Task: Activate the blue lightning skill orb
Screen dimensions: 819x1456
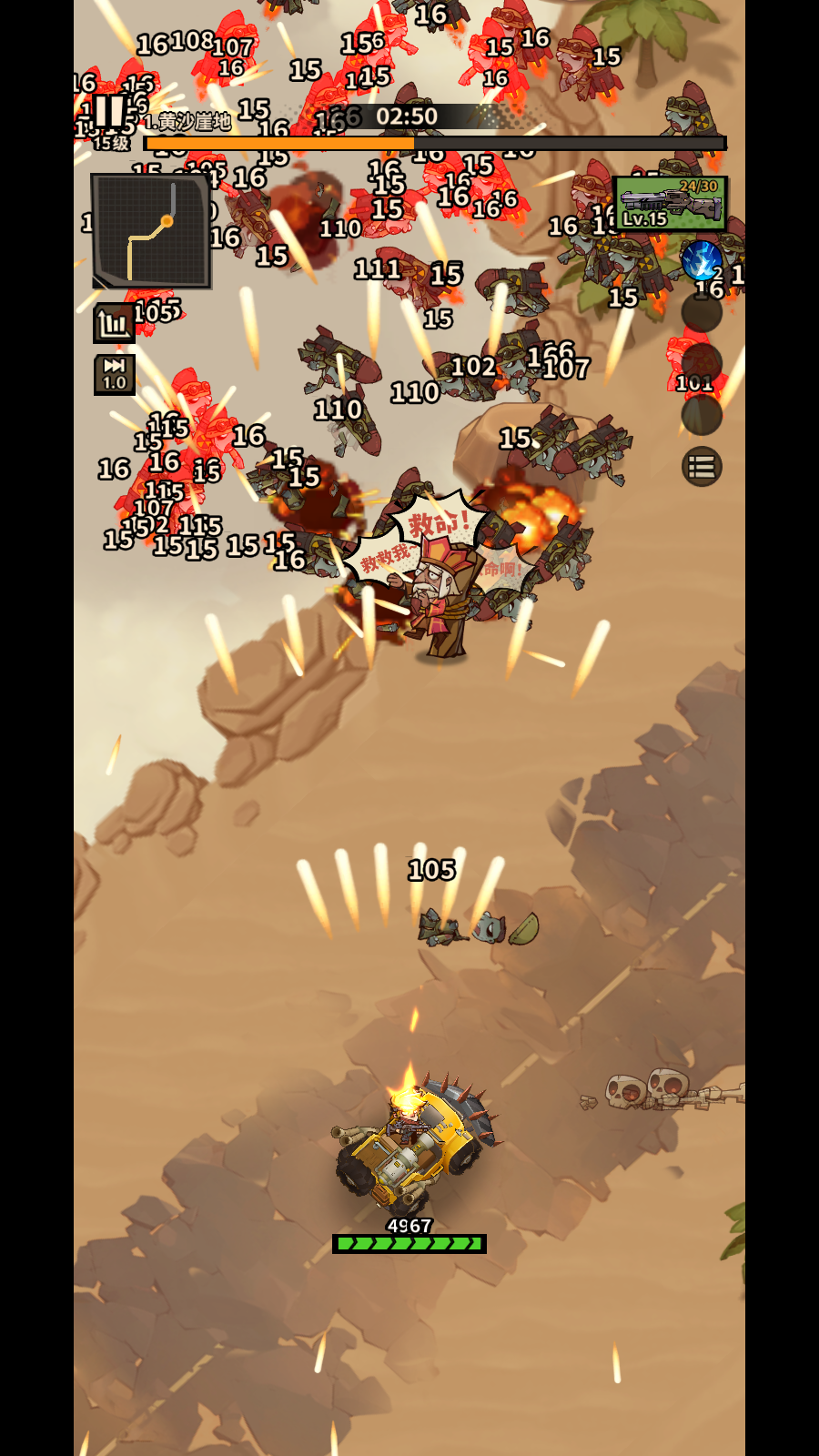Action: click(701, 260)
